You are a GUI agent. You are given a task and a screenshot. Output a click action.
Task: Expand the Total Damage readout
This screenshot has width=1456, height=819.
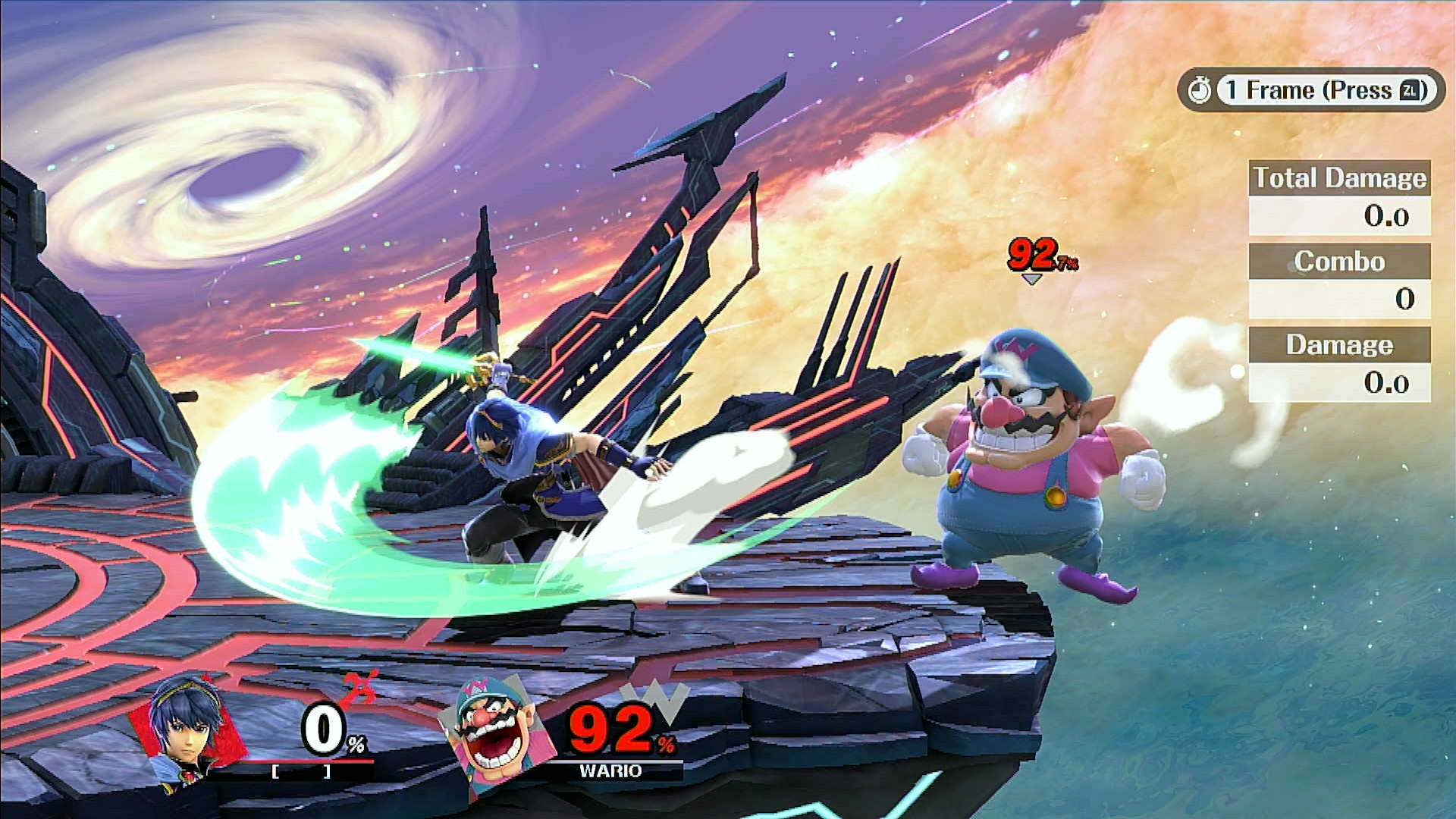click(x=1338, y=215)
